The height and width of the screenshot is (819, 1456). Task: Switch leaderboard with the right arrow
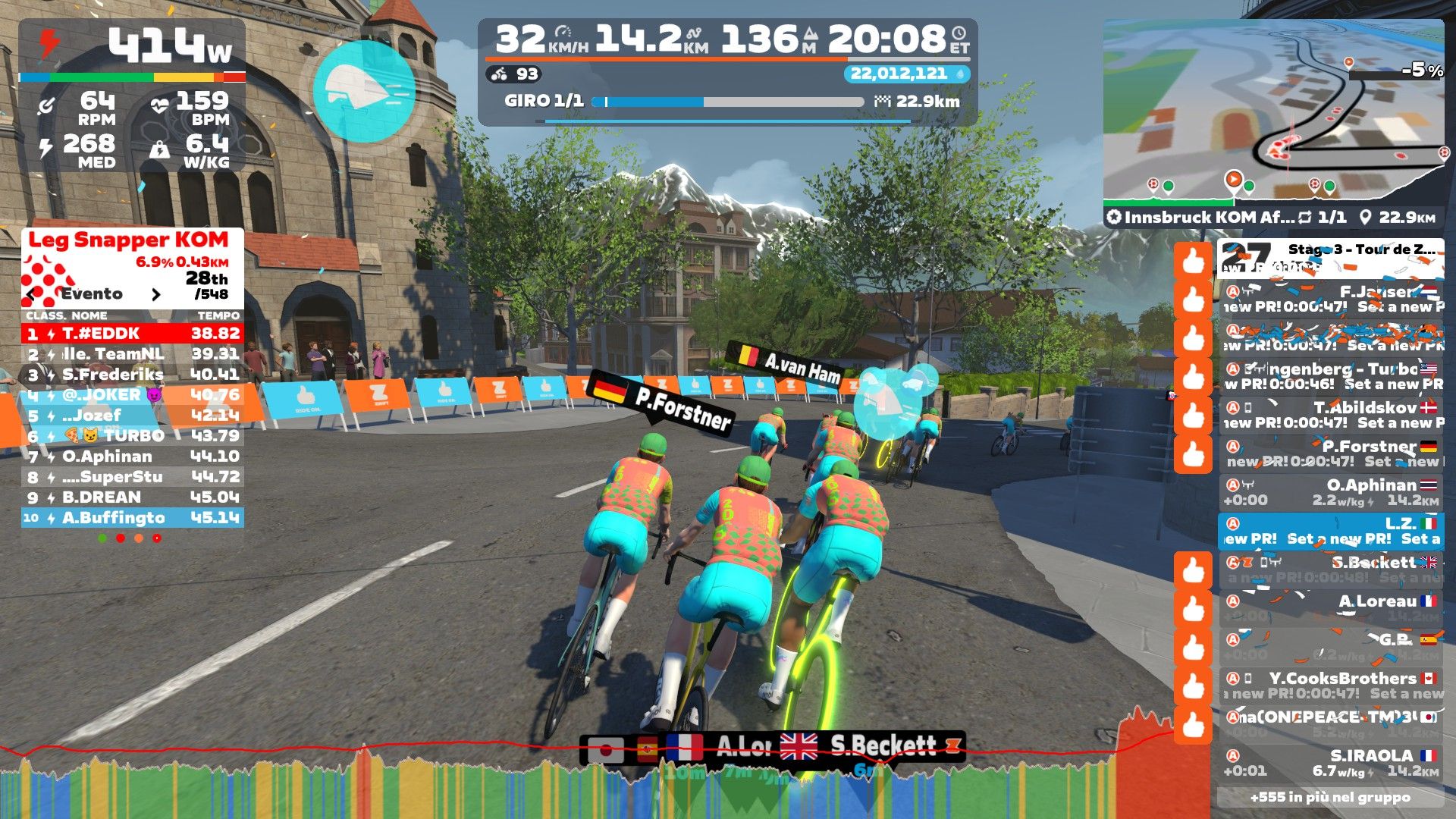(x=156, y=294)
